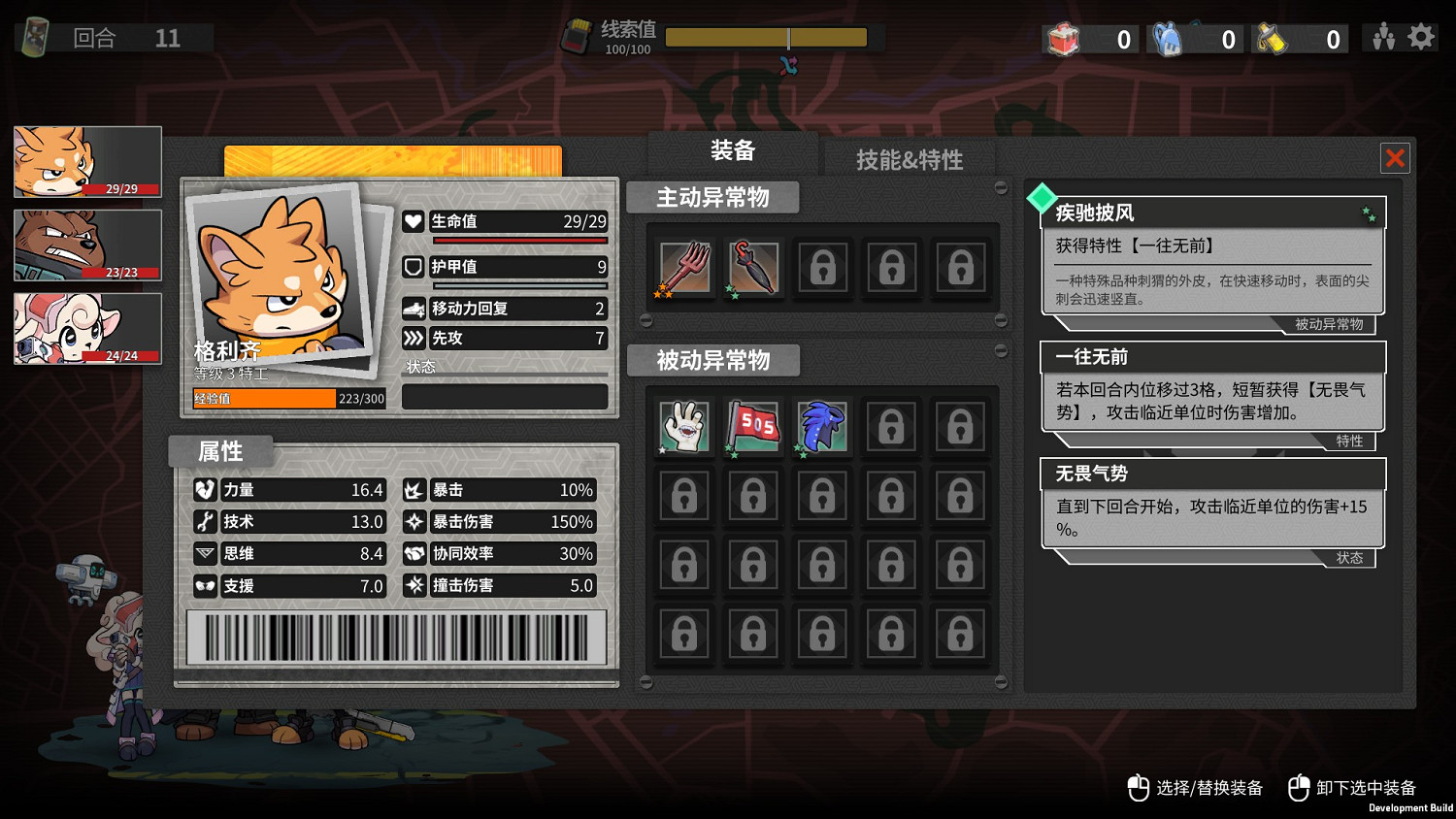This screenshot has height=819, width=1456.
Task: Select the orange fox character portrait
Action: [87, 160]
